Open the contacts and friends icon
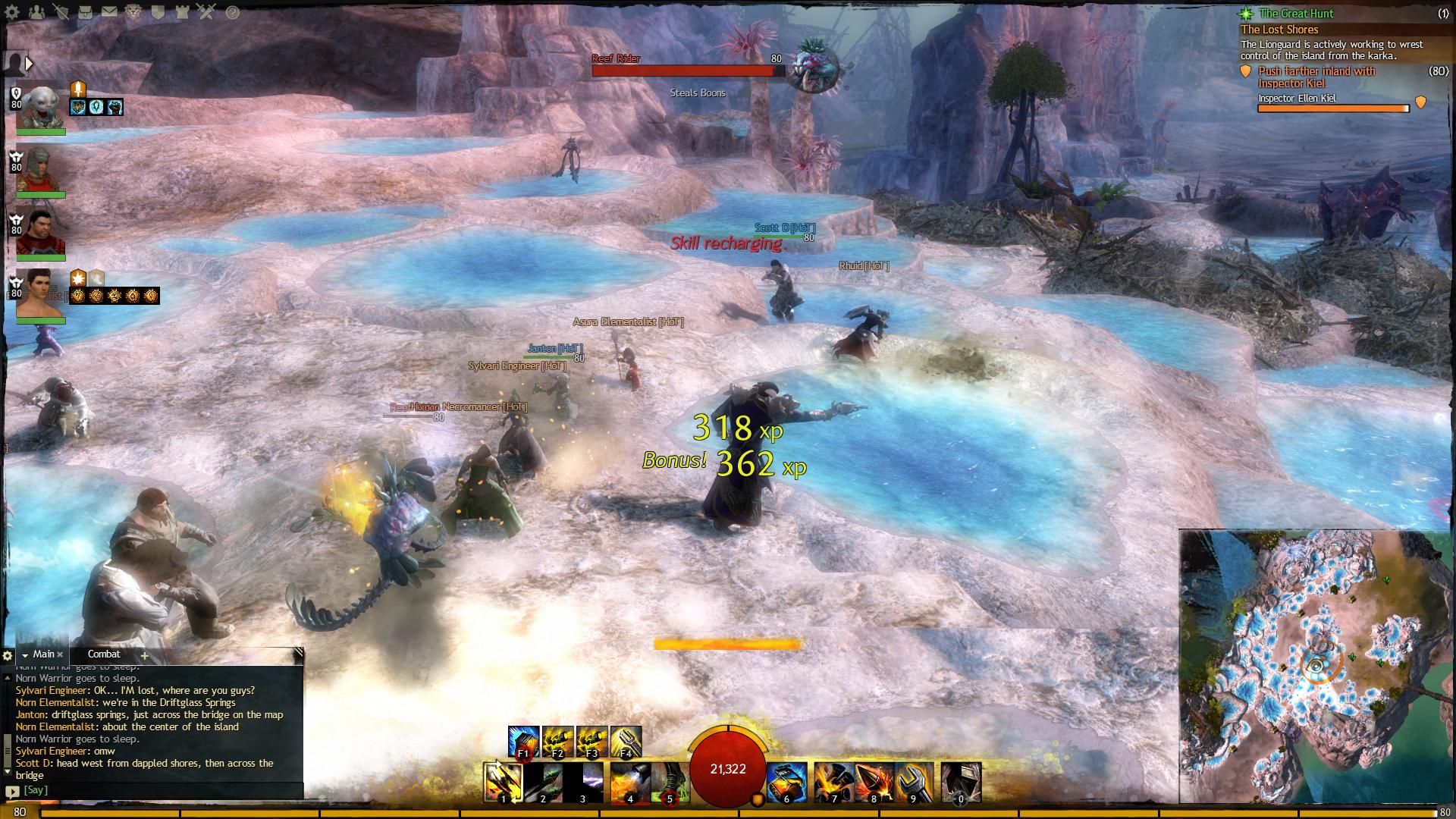The height and width of the screenshot is (819, 1456). pyautogui.click(x=36, y=12)
